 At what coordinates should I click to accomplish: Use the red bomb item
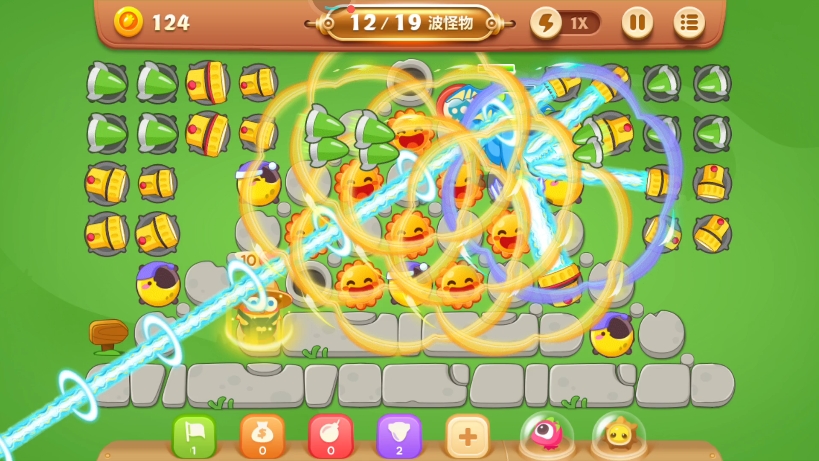click(331, 437)
